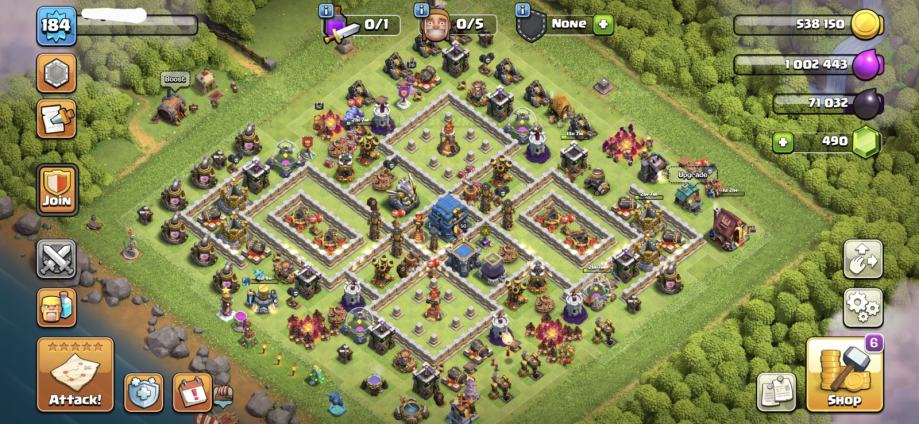The image size is (919, 424).
Task: Tap the Upgrade label above the building
Action: coord(692,174)
